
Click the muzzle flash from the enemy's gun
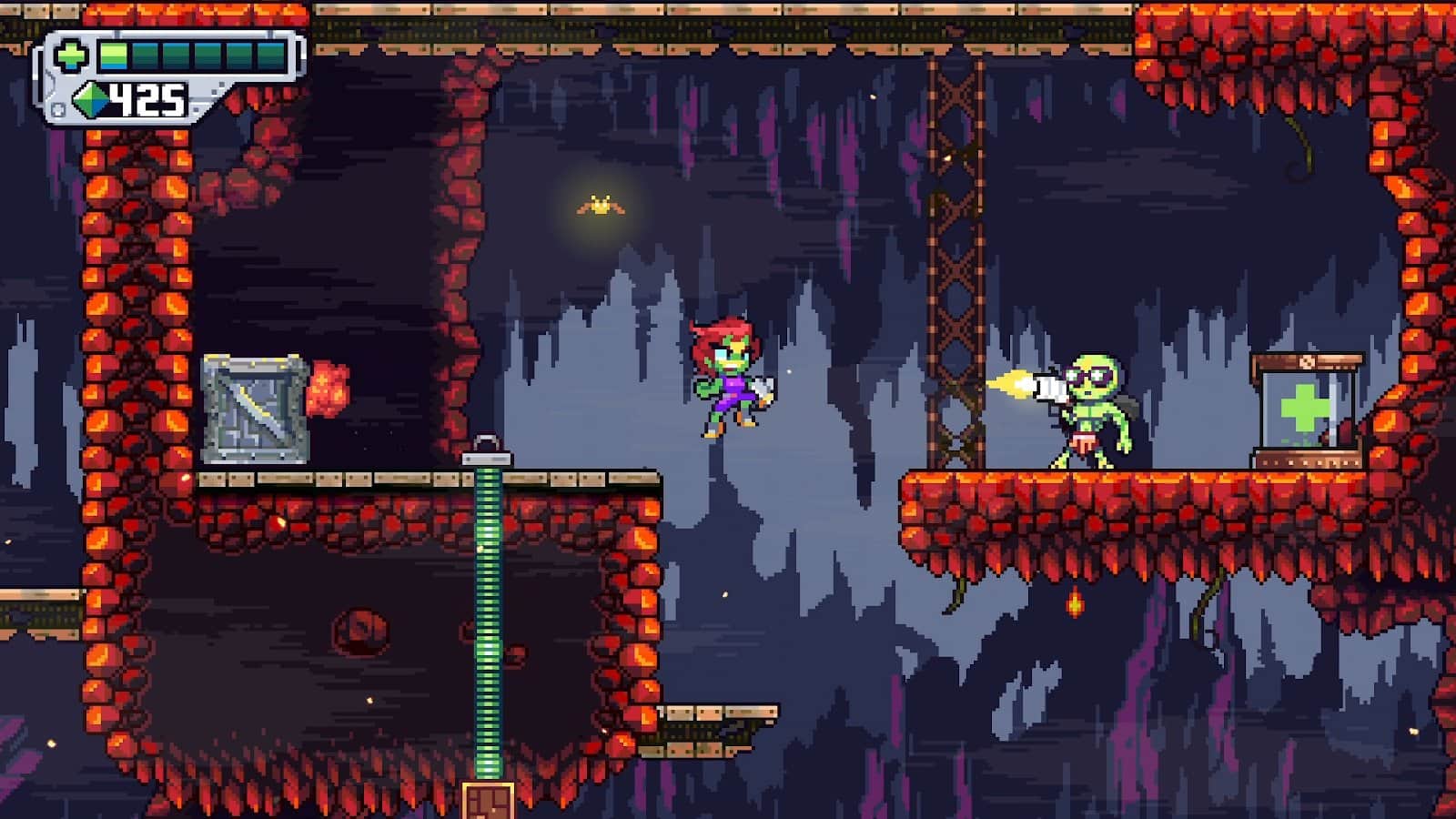(1010, 380)
